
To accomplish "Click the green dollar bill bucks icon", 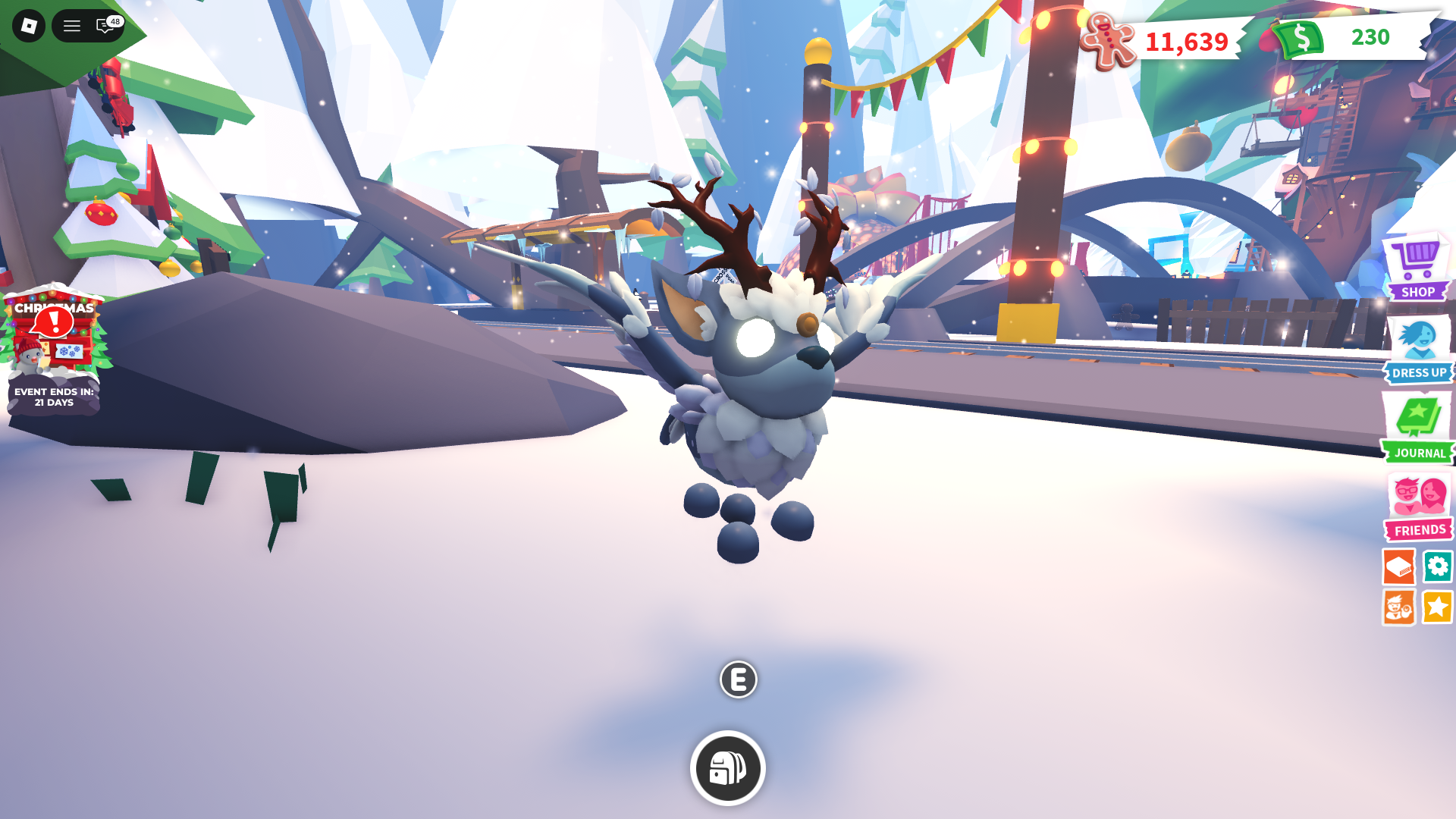I will (1298, 39).
